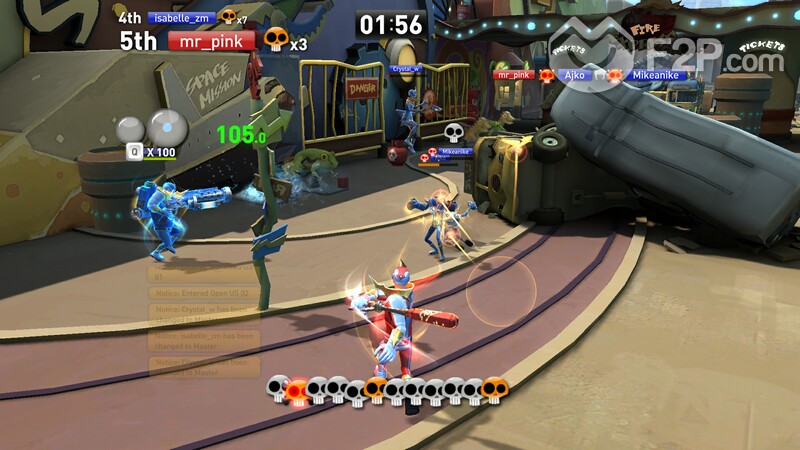The width and height of the screenshot is (800, 450).
Task: Activate the large glowing orb ability icon
Action: 167,126
